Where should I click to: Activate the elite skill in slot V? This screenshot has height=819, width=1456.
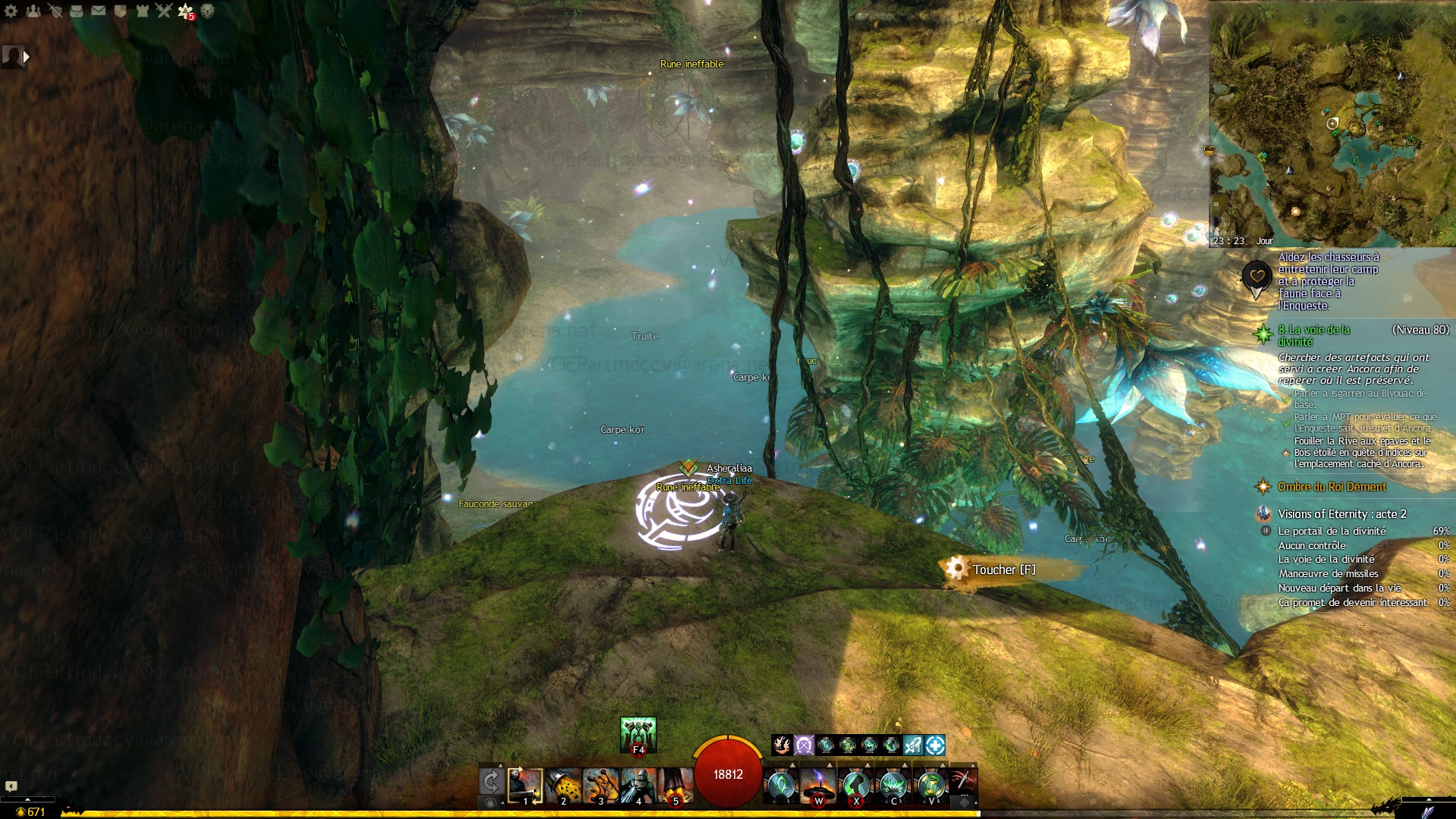coord(931,785)
